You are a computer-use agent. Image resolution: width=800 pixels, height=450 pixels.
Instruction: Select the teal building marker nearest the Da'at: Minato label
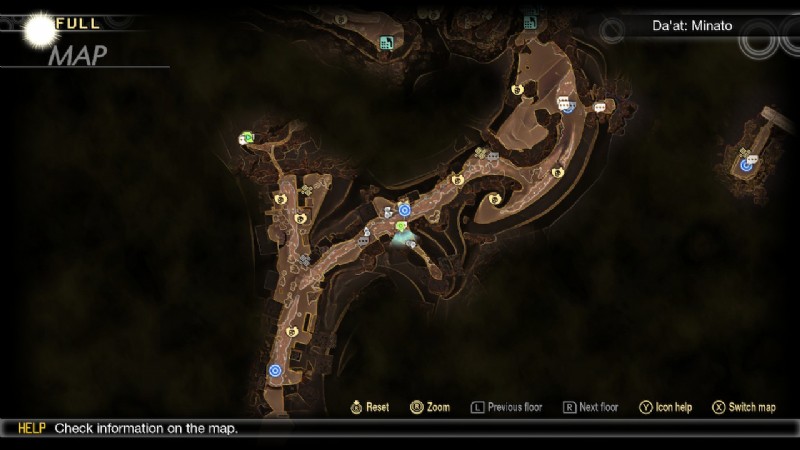click(x=530, y=22)
